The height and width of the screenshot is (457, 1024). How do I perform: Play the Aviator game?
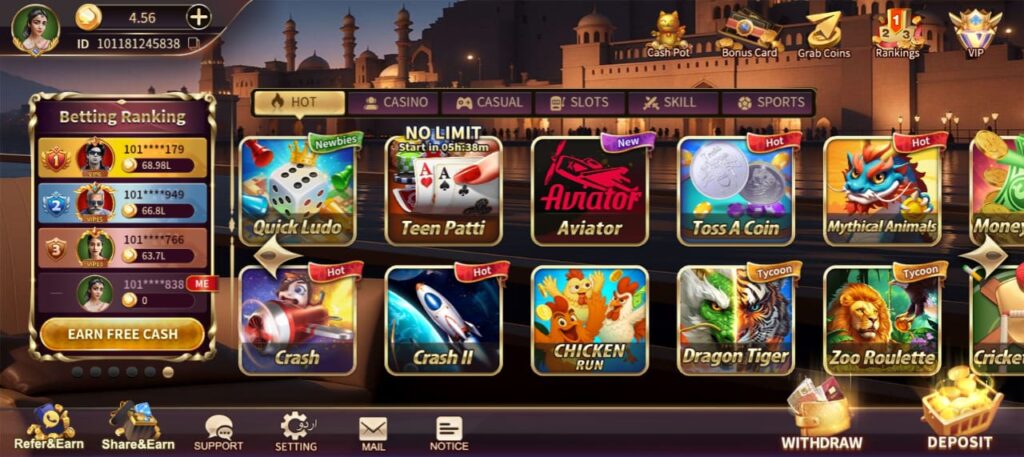[x=589, y=192]
